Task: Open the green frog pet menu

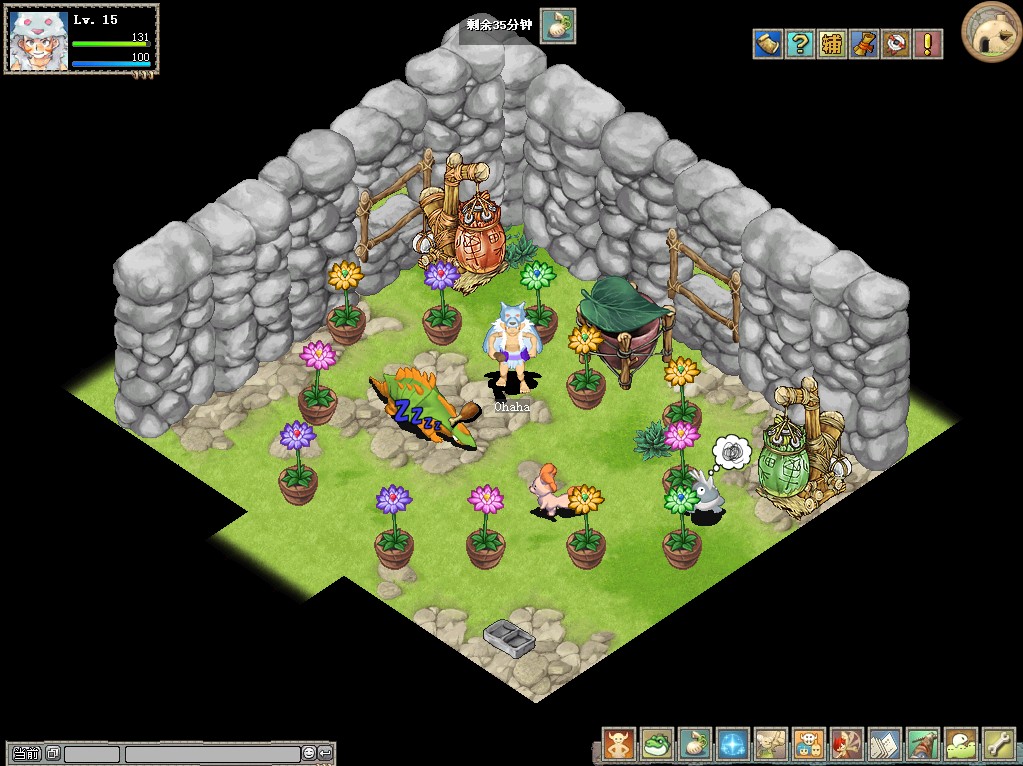Action: [x=657, y=745]
